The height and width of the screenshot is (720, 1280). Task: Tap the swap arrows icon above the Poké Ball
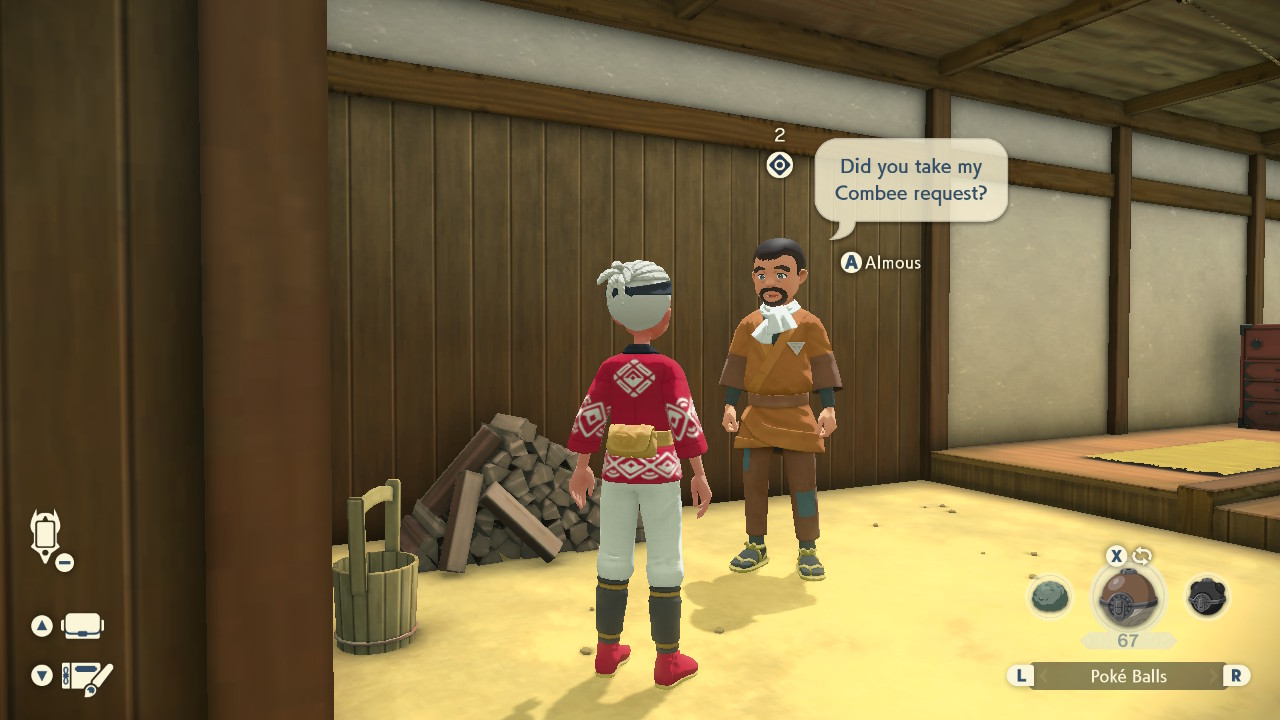[x=1142, y=556]
